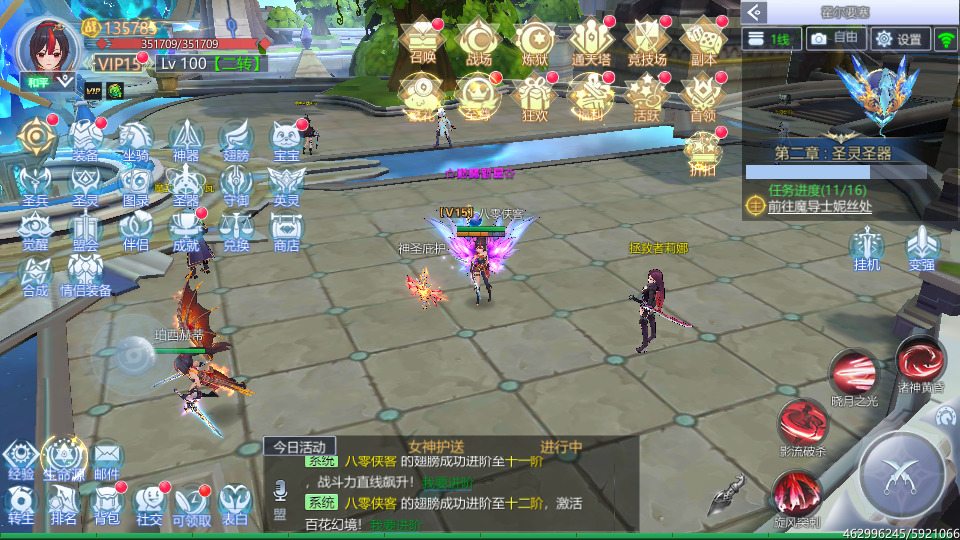Open the 邮件 mail icon

107,458
